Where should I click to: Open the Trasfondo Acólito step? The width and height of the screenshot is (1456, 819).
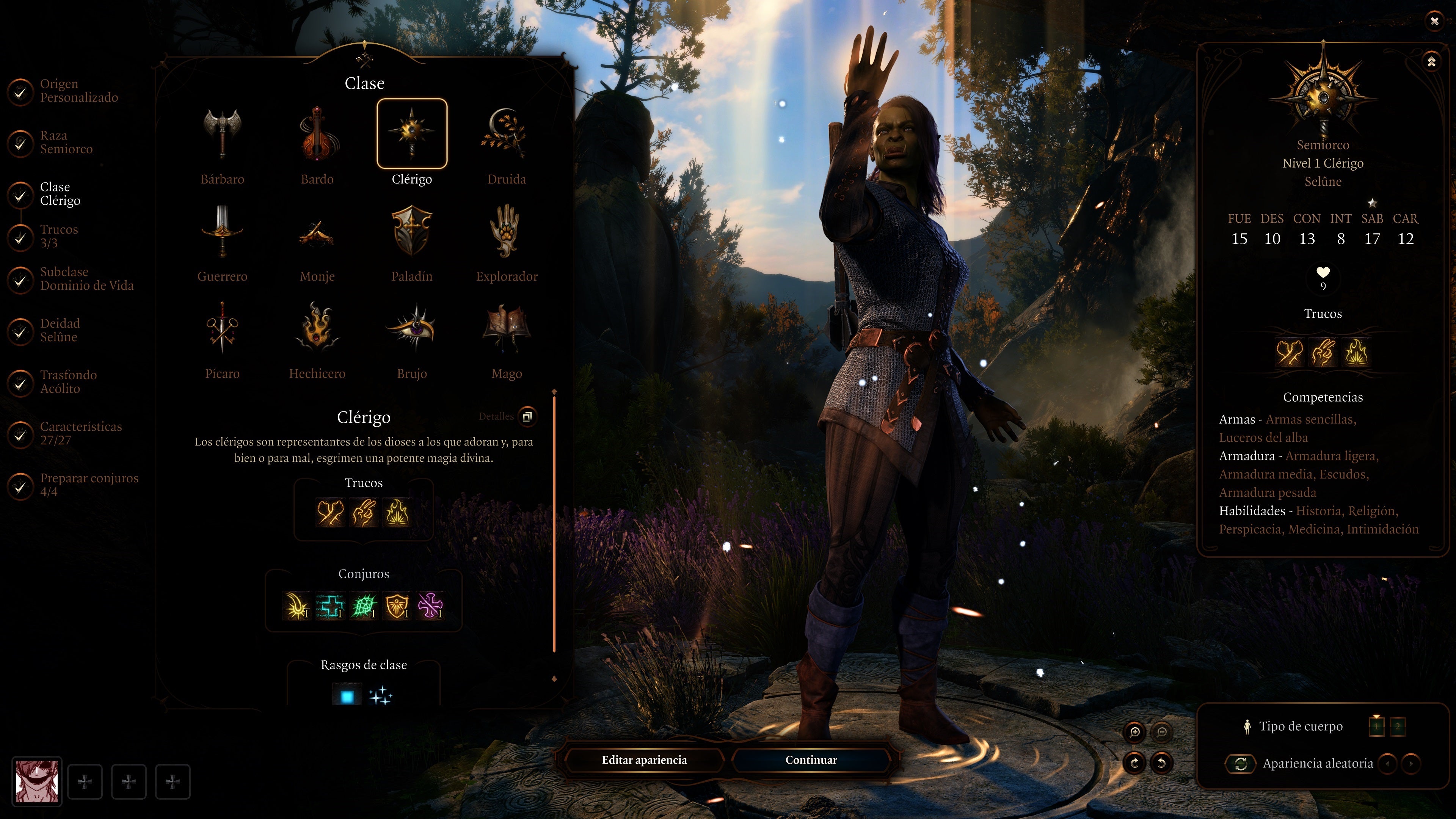click(68, 382)
